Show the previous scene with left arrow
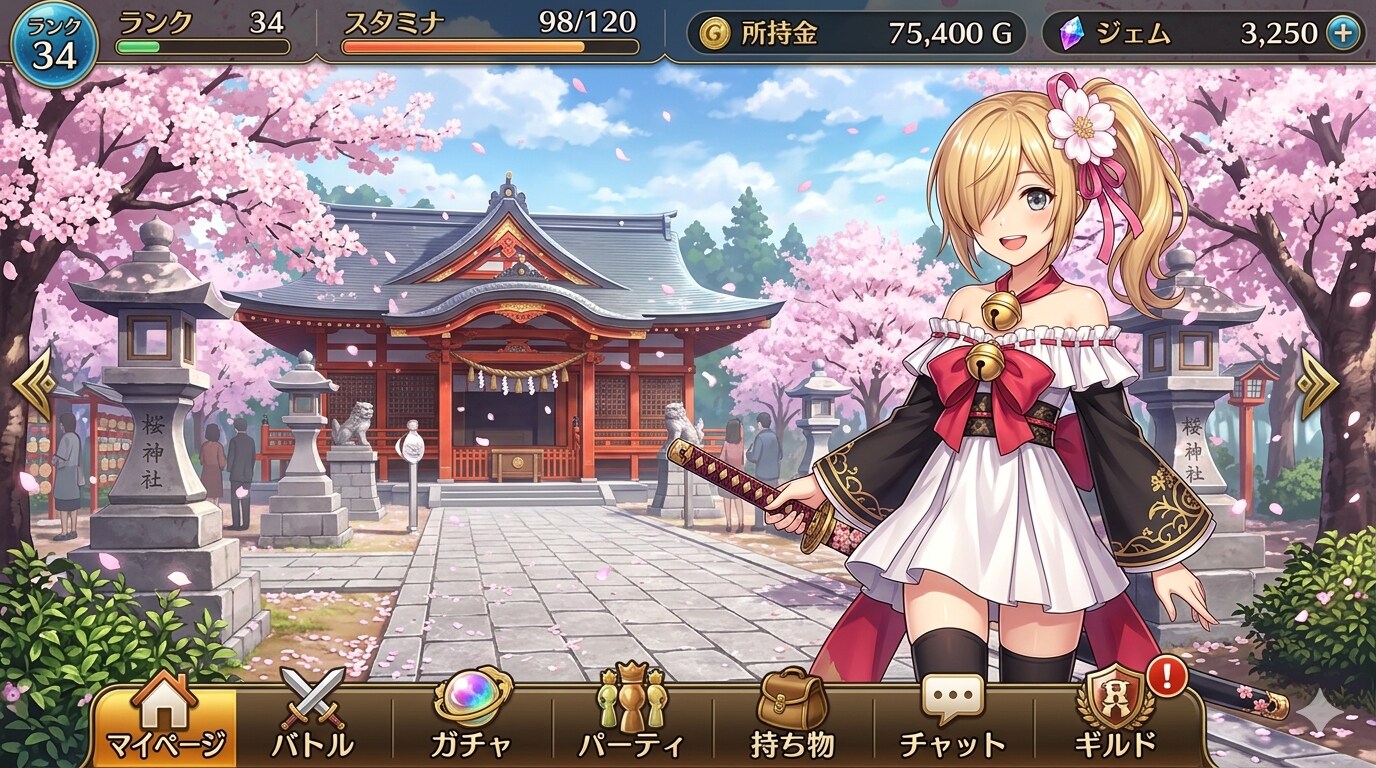 click(33, 384)
